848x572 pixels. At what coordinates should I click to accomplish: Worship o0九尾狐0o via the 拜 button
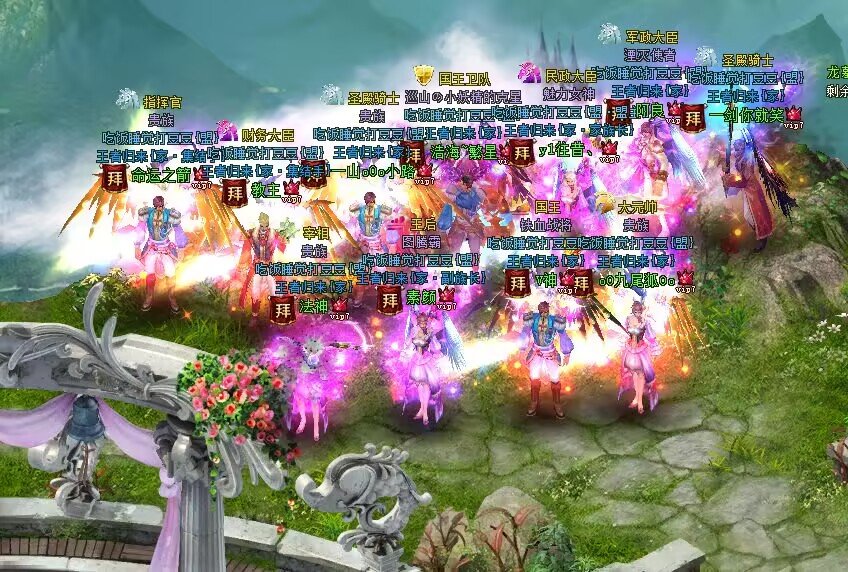581,282
